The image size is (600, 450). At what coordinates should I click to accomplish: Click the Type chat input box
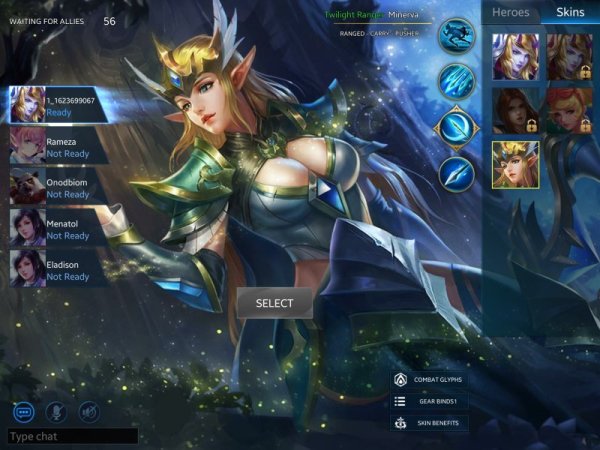point(72,437)
